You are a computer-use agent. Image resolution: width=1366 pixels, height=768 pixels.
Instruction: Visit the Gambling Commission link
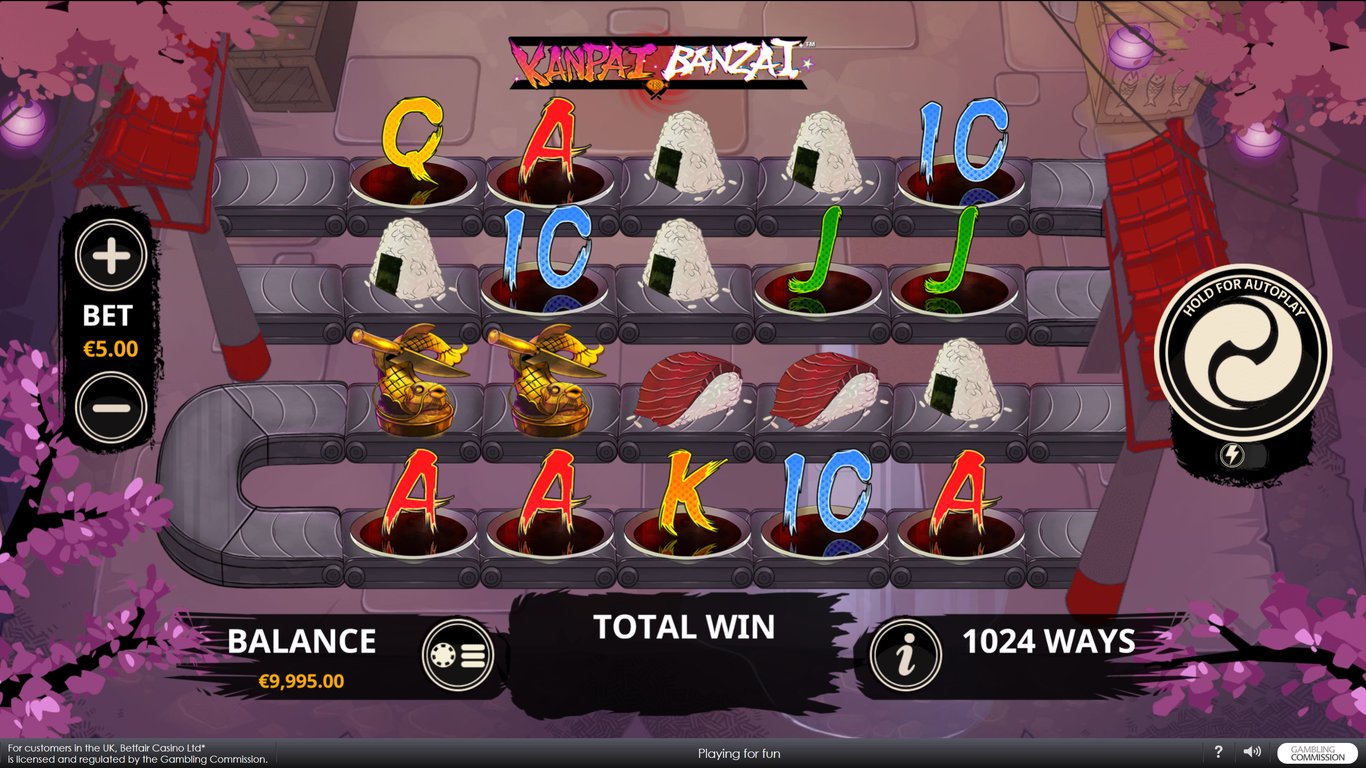pyautogui.click(x=1318, y=753)
